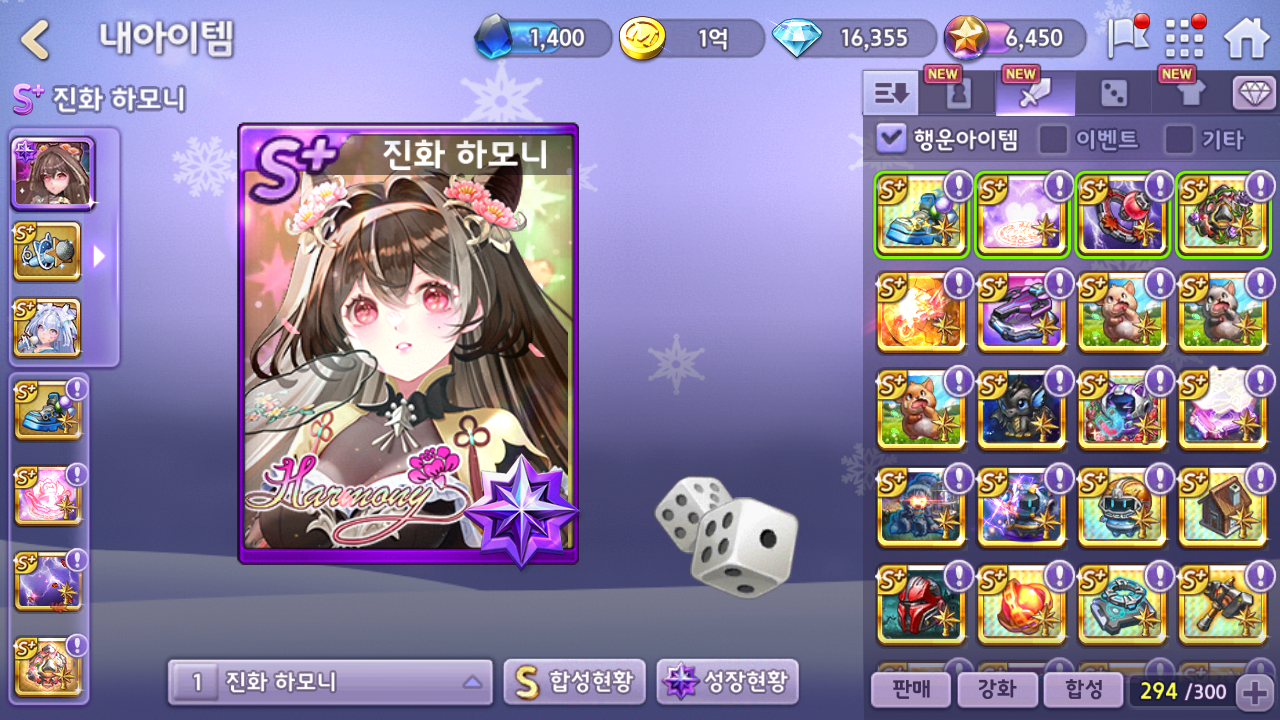Viewport: 1280px width, 720px height.
Task: Tap the 판매 sell button
Action: (x=909, y=690)
